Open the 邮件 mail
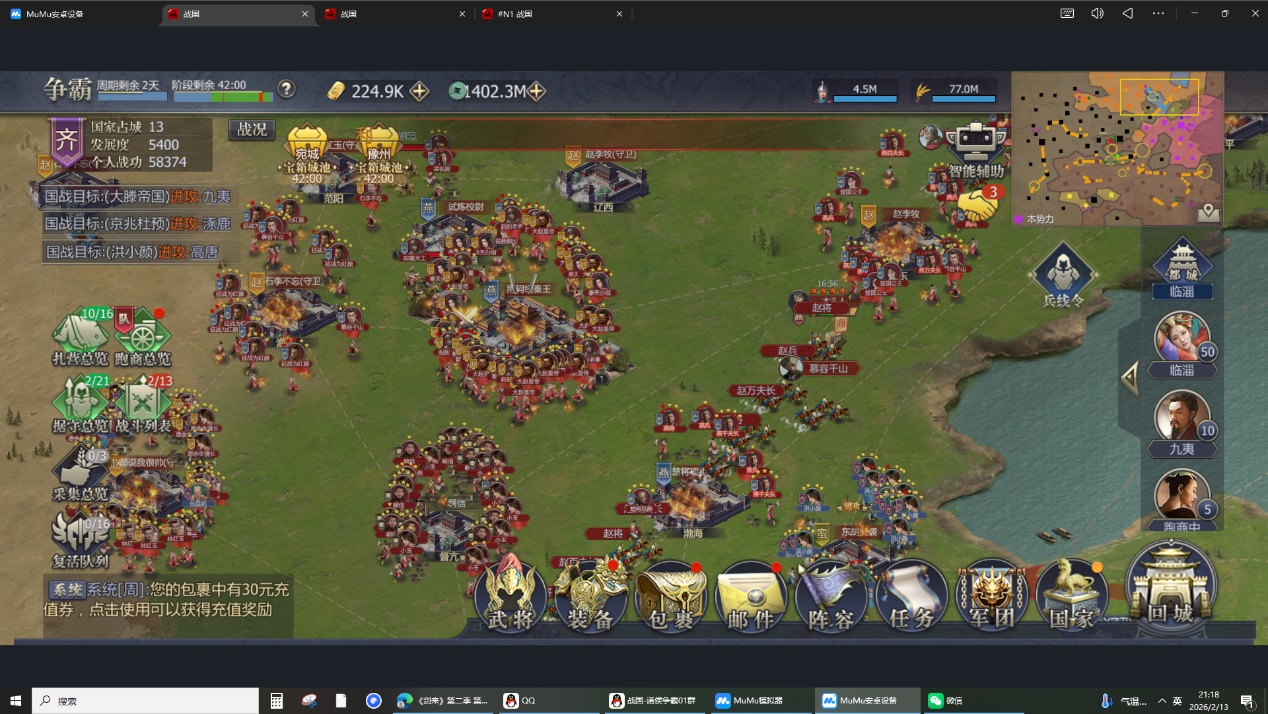 (x=750, y=596)
